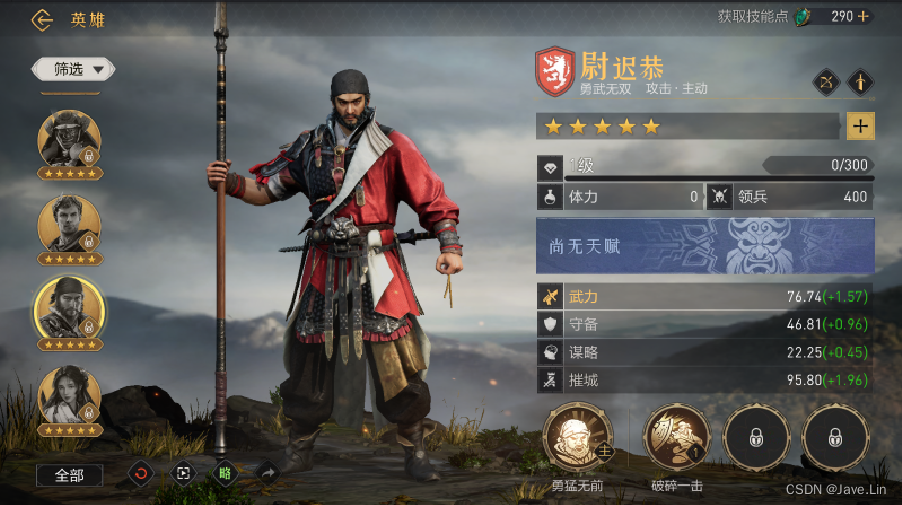The image size is (902, 505).
Task: Select the short-haired young man hero portrait
Action: click(69, 224)
